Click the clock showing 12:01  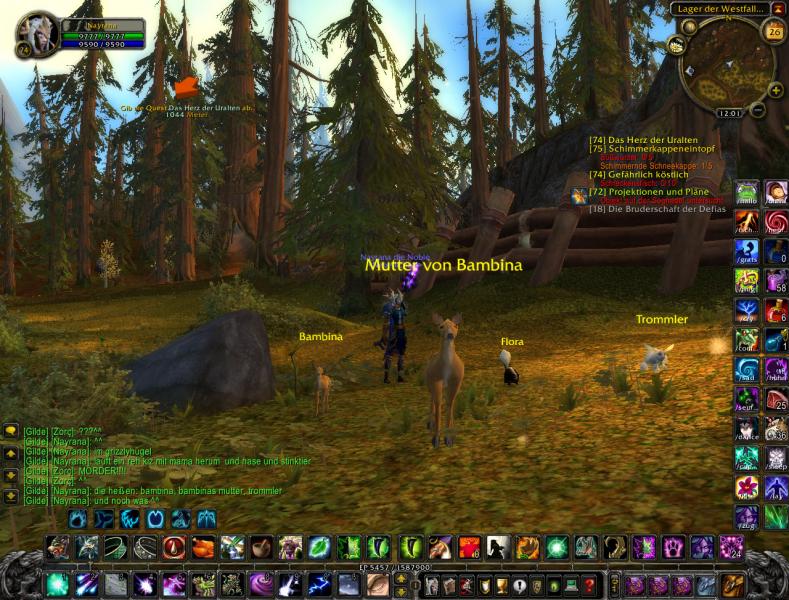pos(729,113)
